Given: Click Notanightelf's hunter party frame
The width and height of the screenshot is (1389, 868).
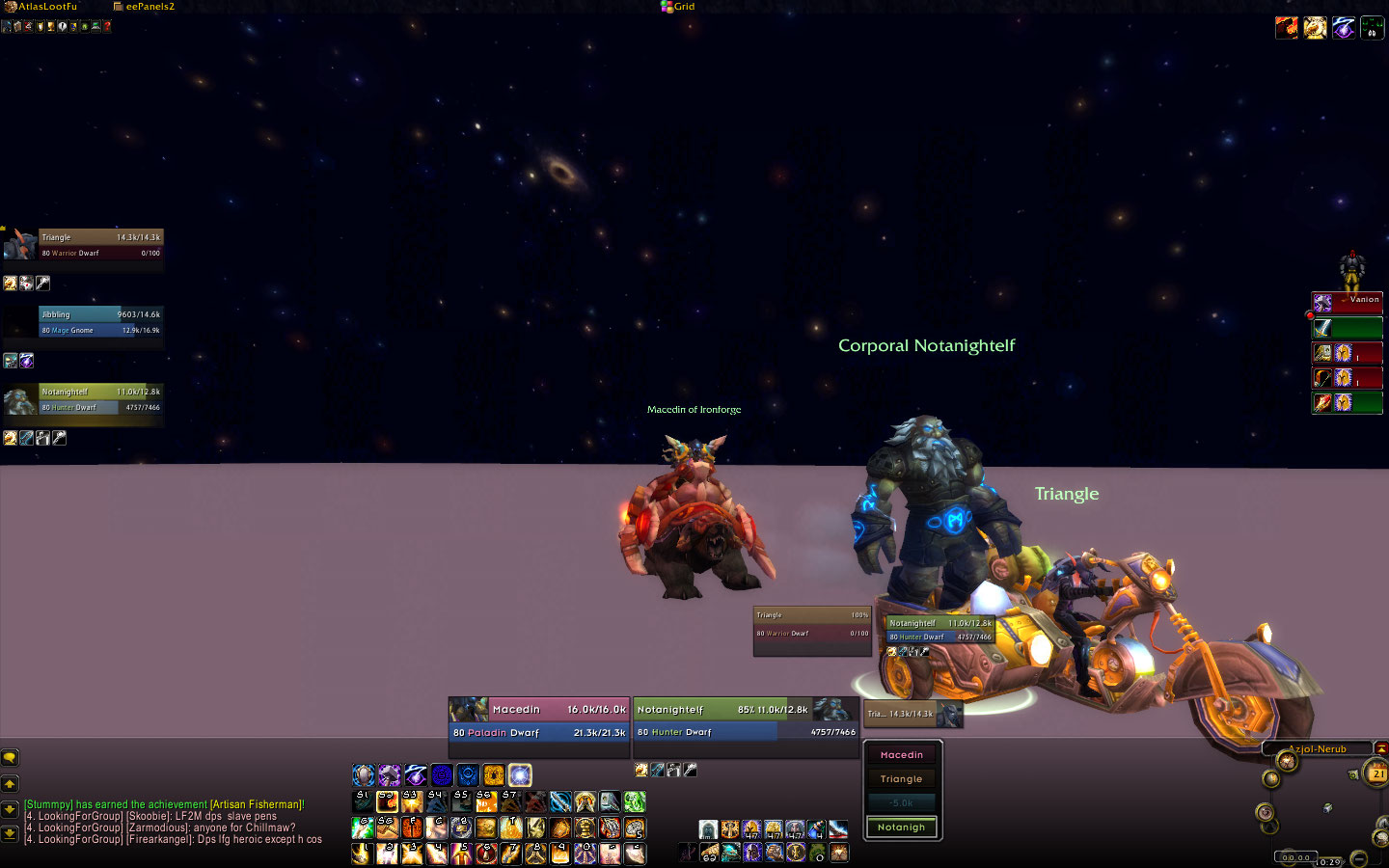Looking at the screenshot, I should click(100, 399).
